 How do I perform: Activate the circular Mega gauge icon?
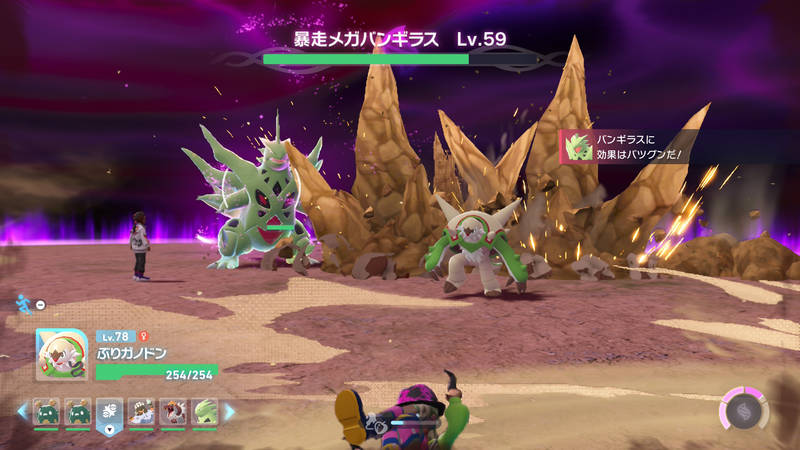pos(742,412)
